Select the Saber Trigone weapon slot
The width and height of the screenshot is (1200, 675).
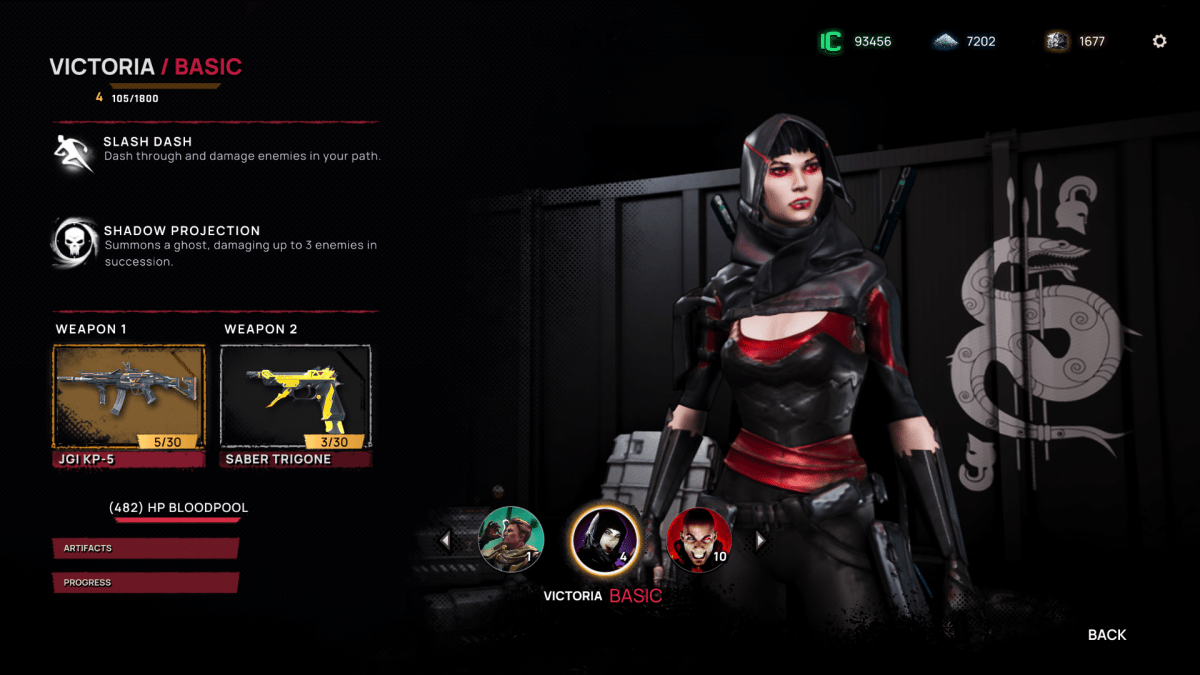coord(295,397)
